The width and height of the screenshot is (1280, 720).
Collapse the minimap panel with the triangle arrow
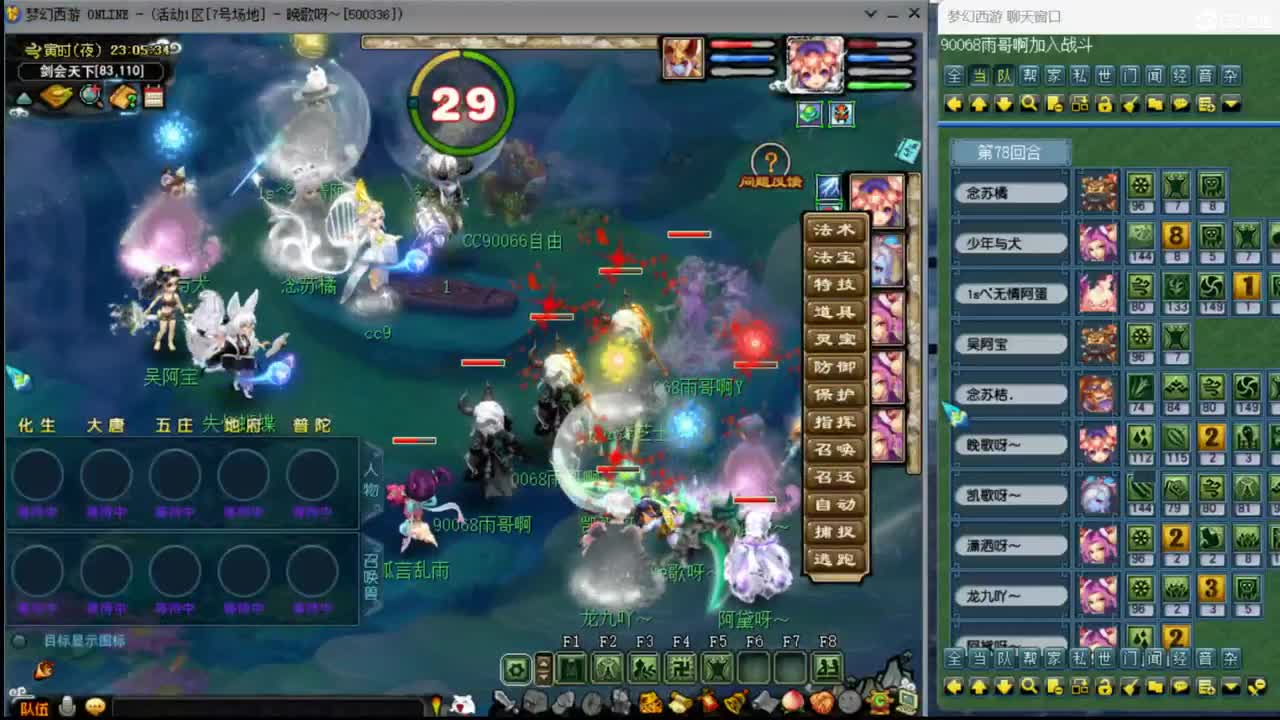23,97
